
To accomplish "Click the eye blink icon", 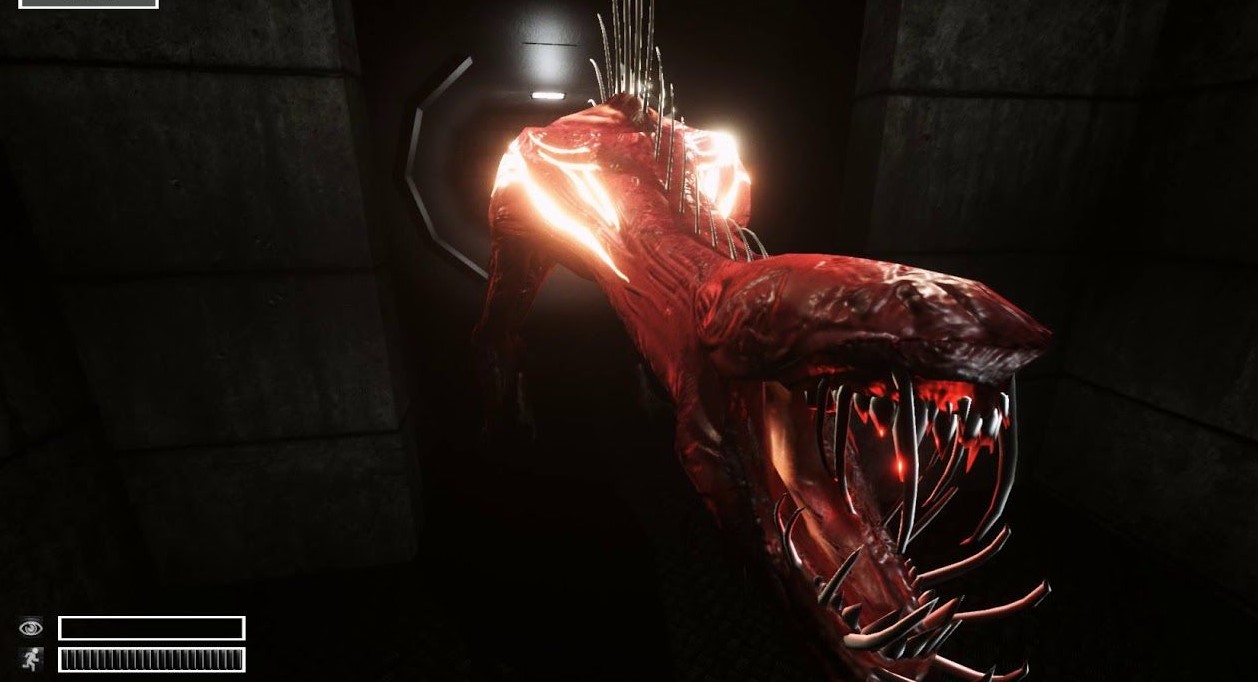I will point(31,628).
